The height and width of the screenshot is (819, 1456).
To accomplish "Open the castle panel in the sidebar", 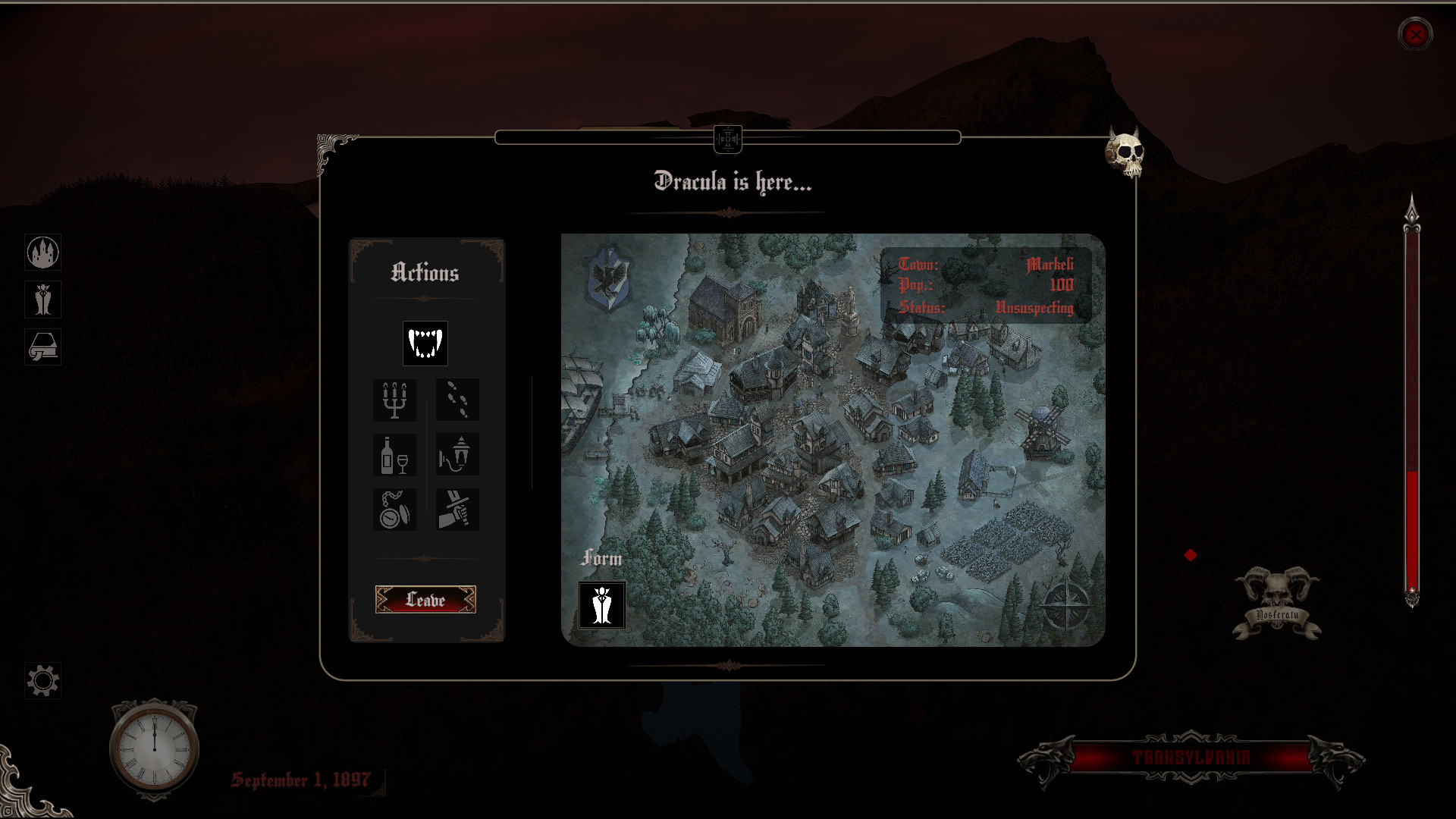I will point(43,253).
